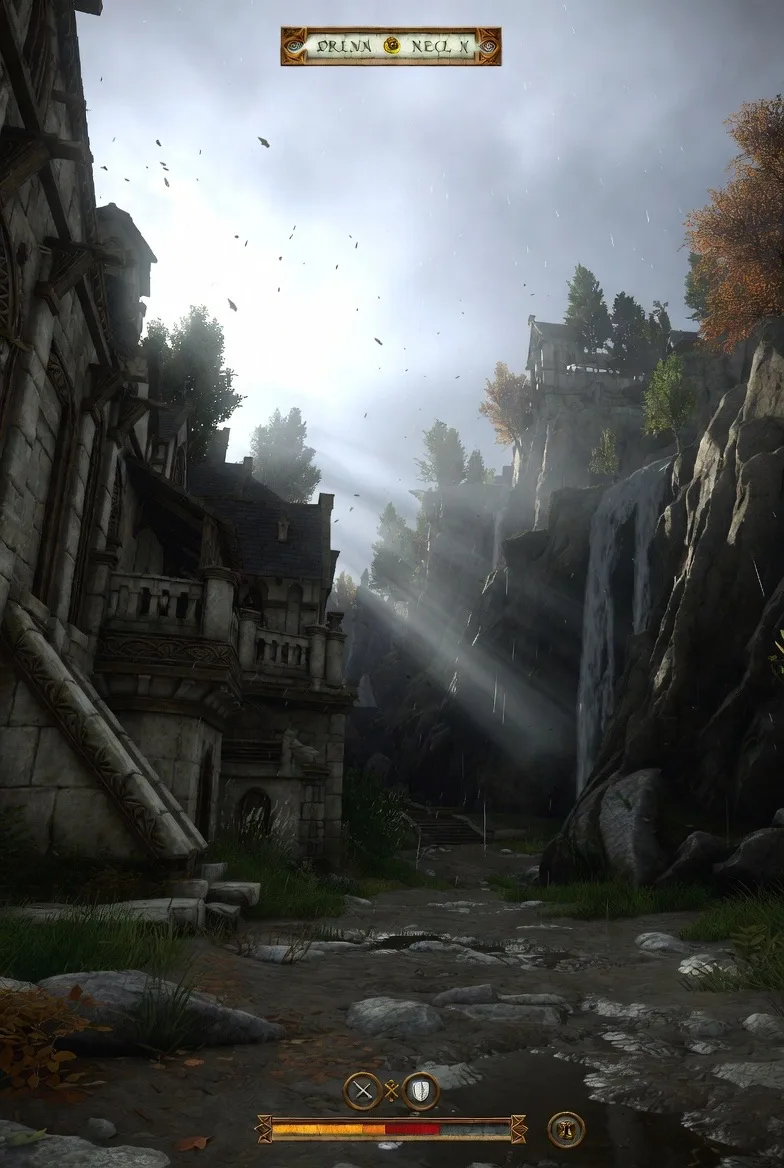Click the gold emblem on the top banner
784x1168 pixels.
(392, 46)
